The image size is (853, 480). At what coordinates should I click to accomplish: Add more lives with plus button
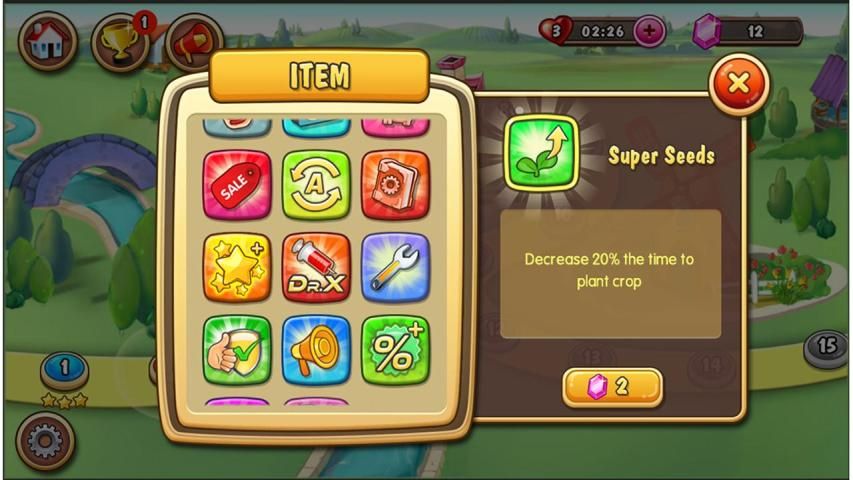(649, 31)
